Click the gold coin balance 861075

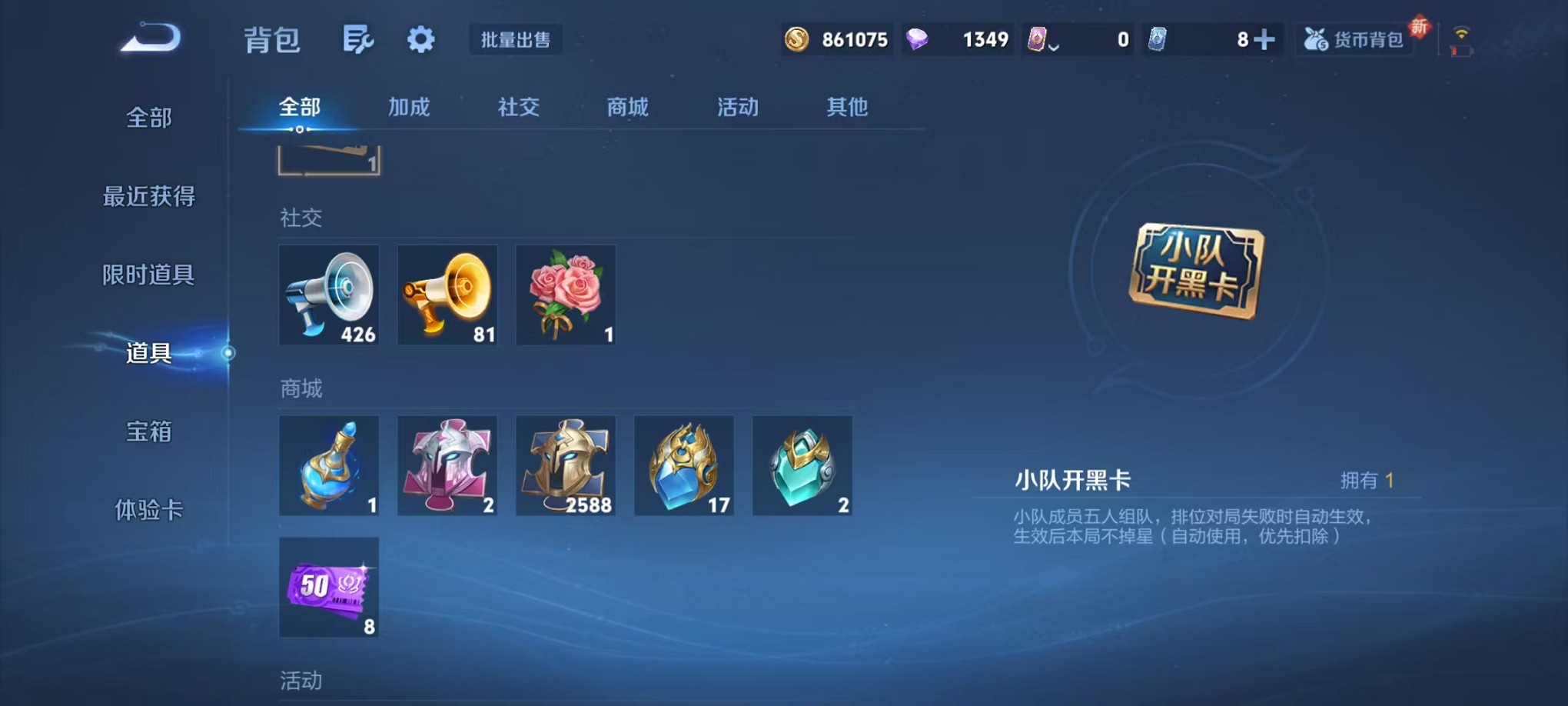tap(836, 38)
